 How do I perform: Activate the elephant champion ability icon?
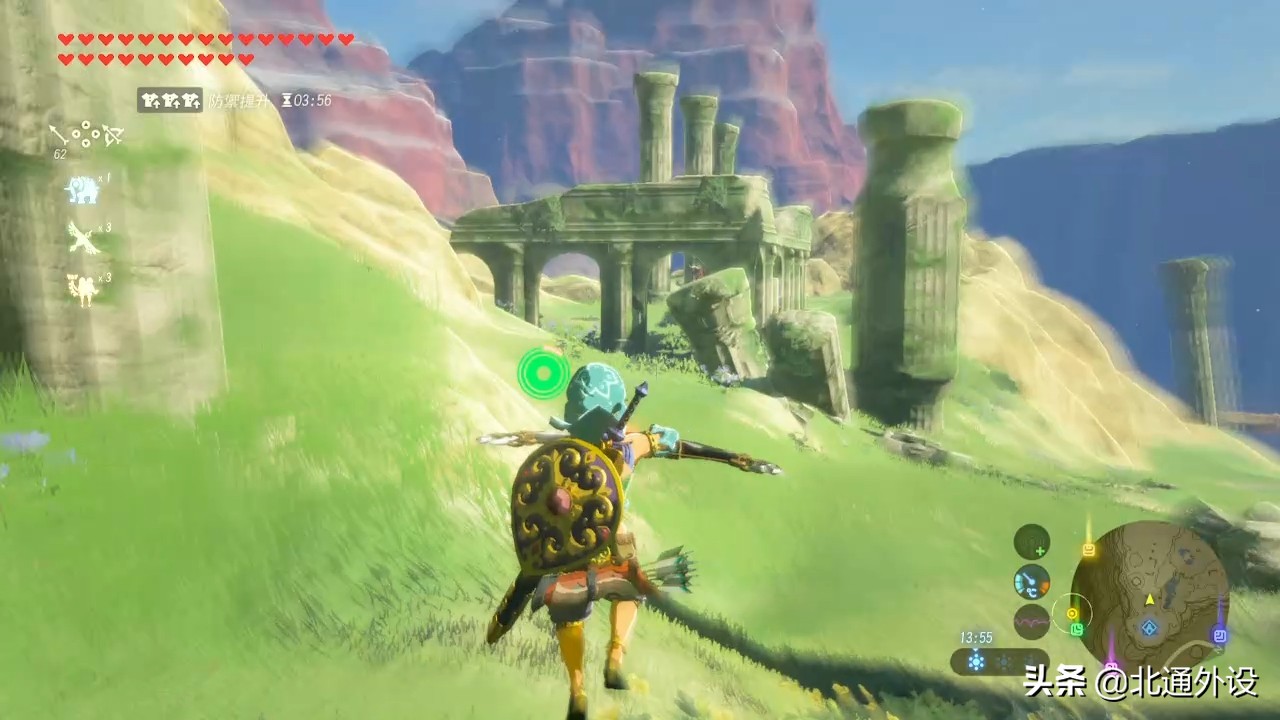point(82,189)
